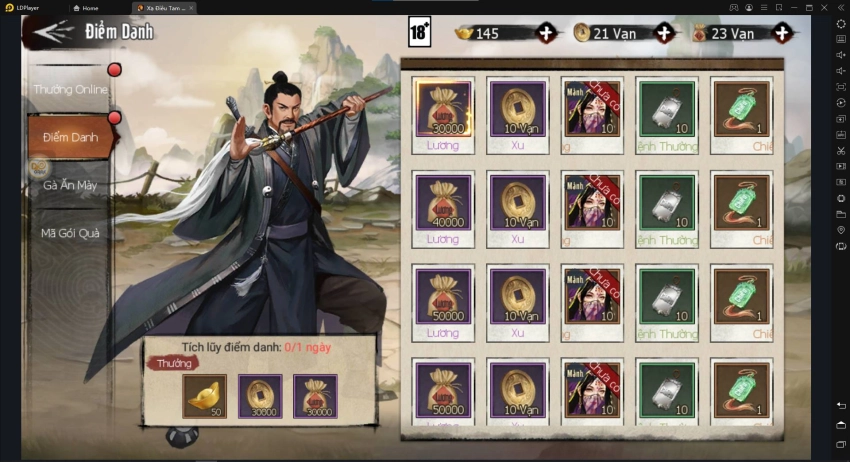Open the LDPlayer Home tab
Screen dimensions: 850x462
point(91,7)
